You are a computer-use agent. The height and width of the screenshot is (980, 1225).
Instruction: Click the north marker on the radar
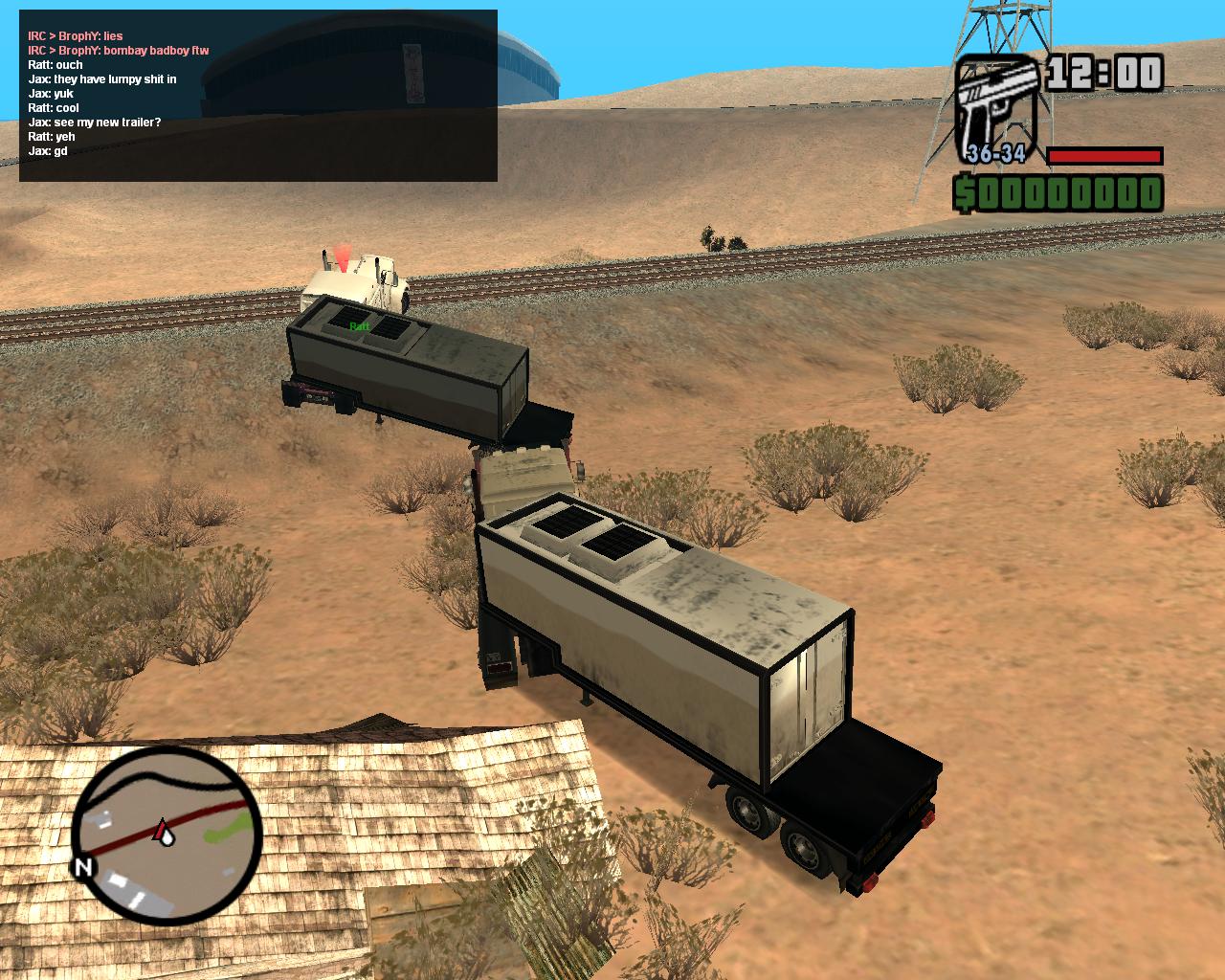click(83, 868)
